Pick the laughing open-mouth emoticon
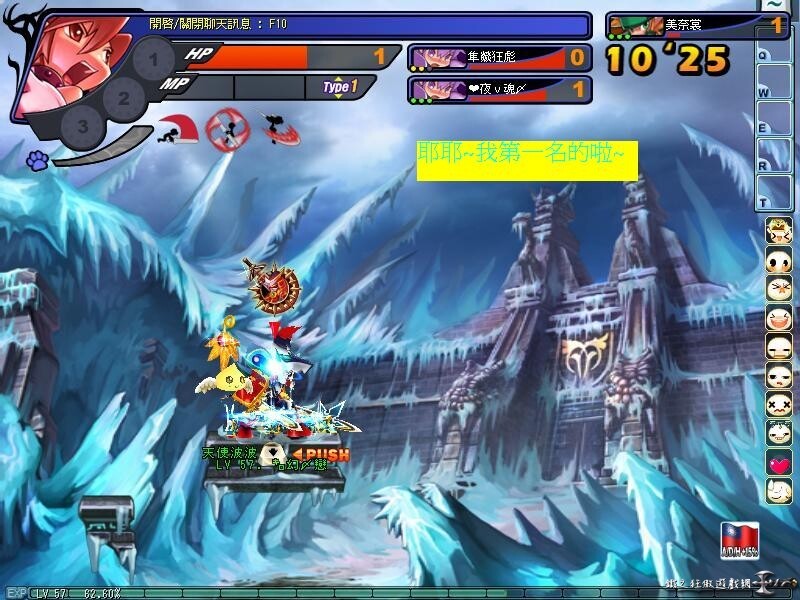Screen dimensions: 800x600 [777, 319]
